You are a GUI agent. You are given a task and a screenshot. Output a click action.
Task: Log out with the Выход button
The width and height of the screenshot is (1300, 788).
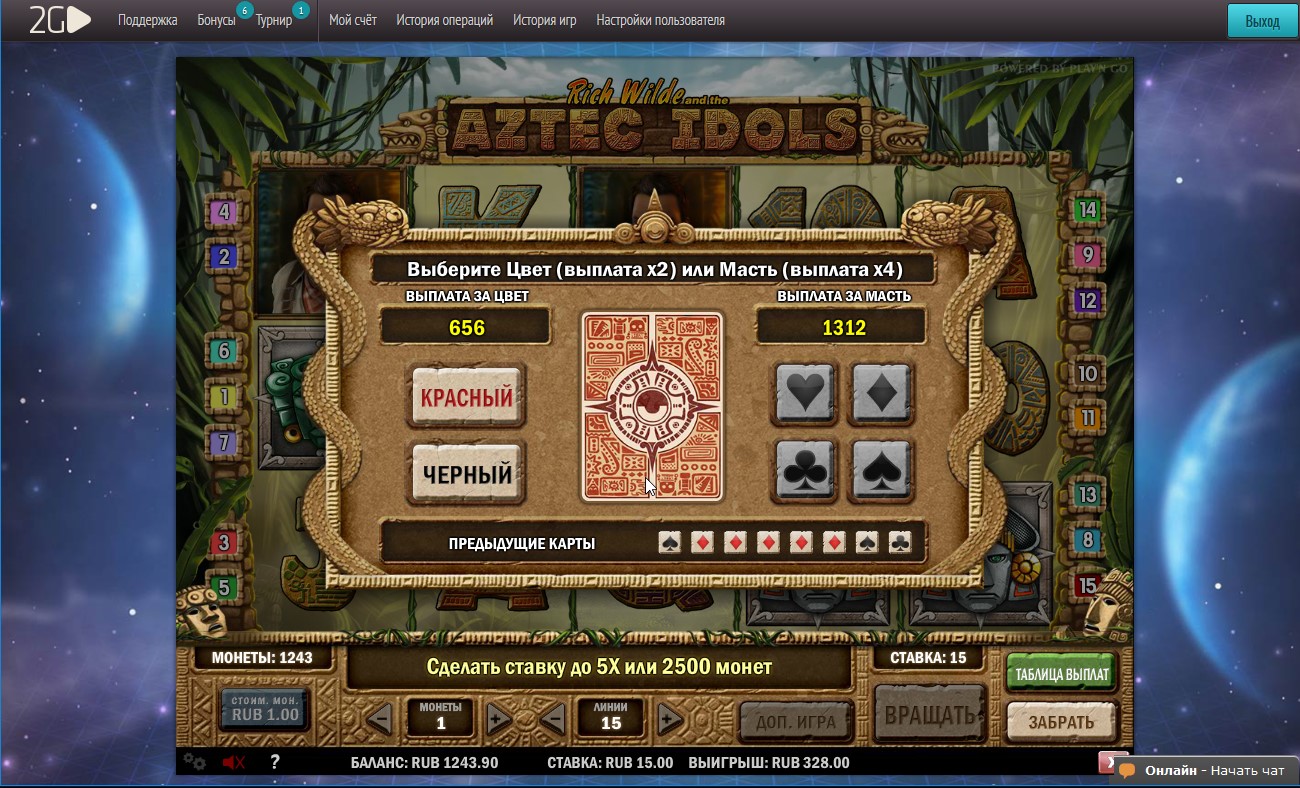click(x=1262, y=21)
